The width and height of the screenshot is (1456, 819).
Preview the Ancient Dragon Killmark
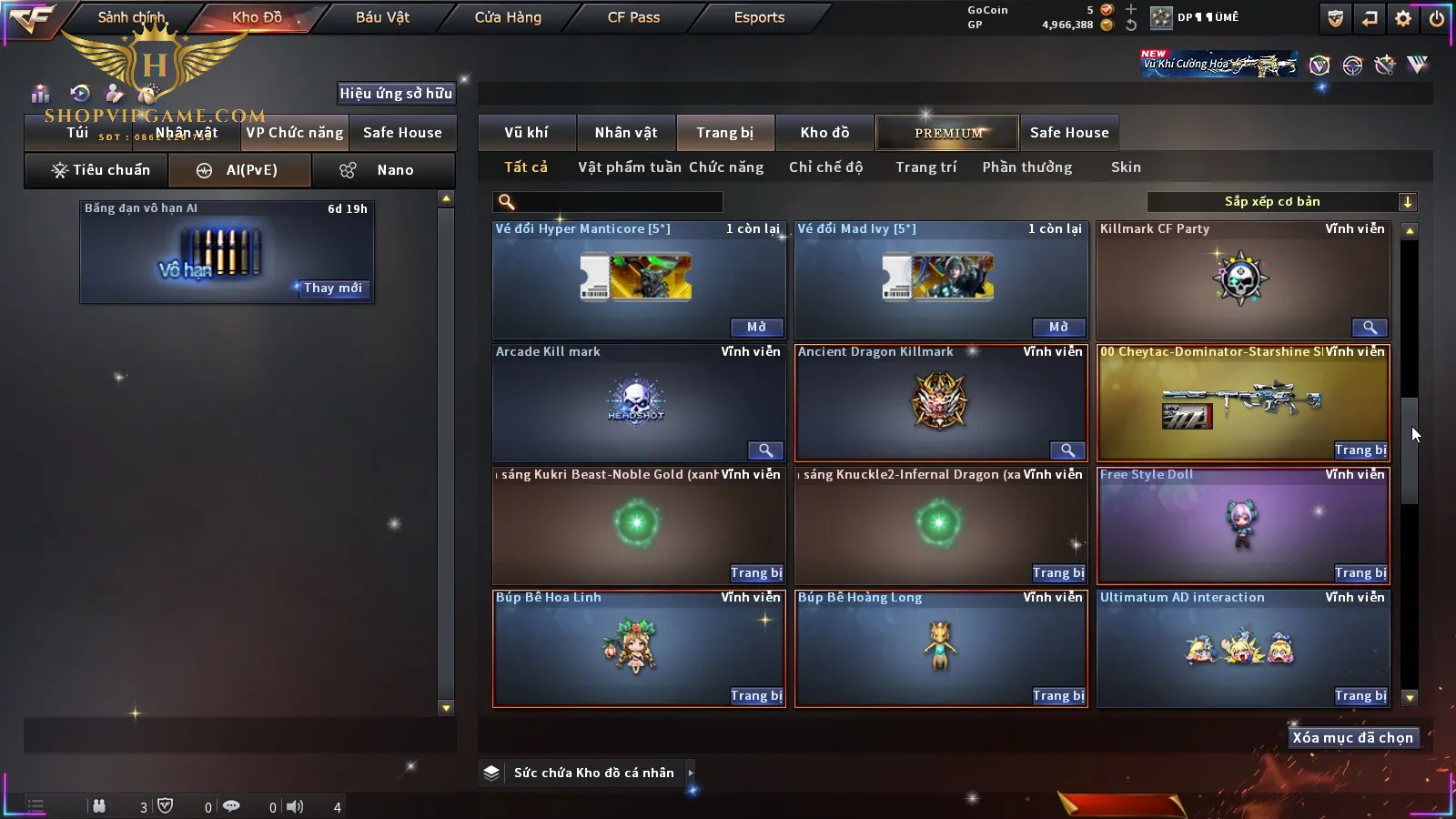click(1067, 450)
